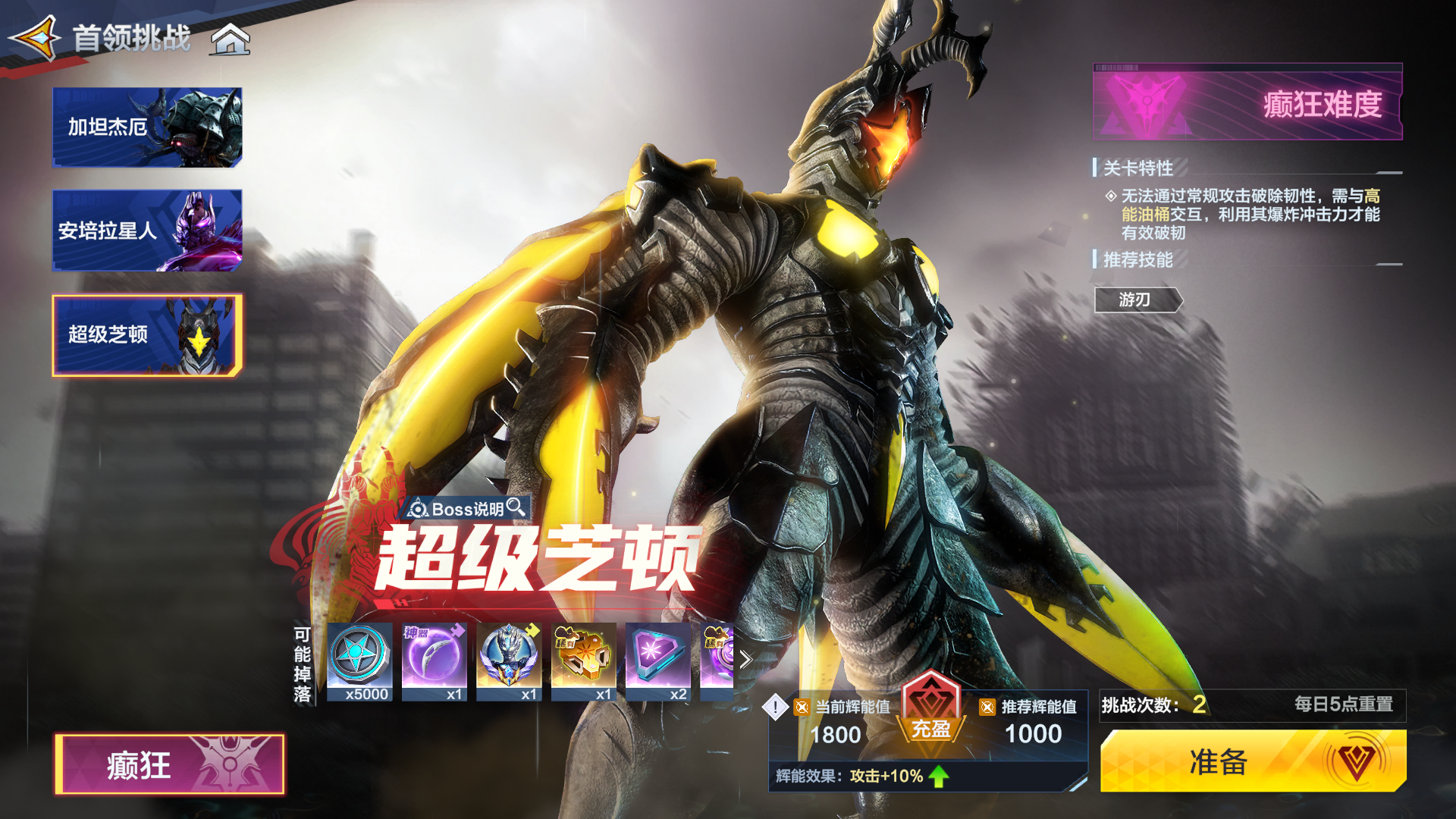Screen dimensions: 1456x819
Task: Open the exclamation info icon
Action: [775, 707]
